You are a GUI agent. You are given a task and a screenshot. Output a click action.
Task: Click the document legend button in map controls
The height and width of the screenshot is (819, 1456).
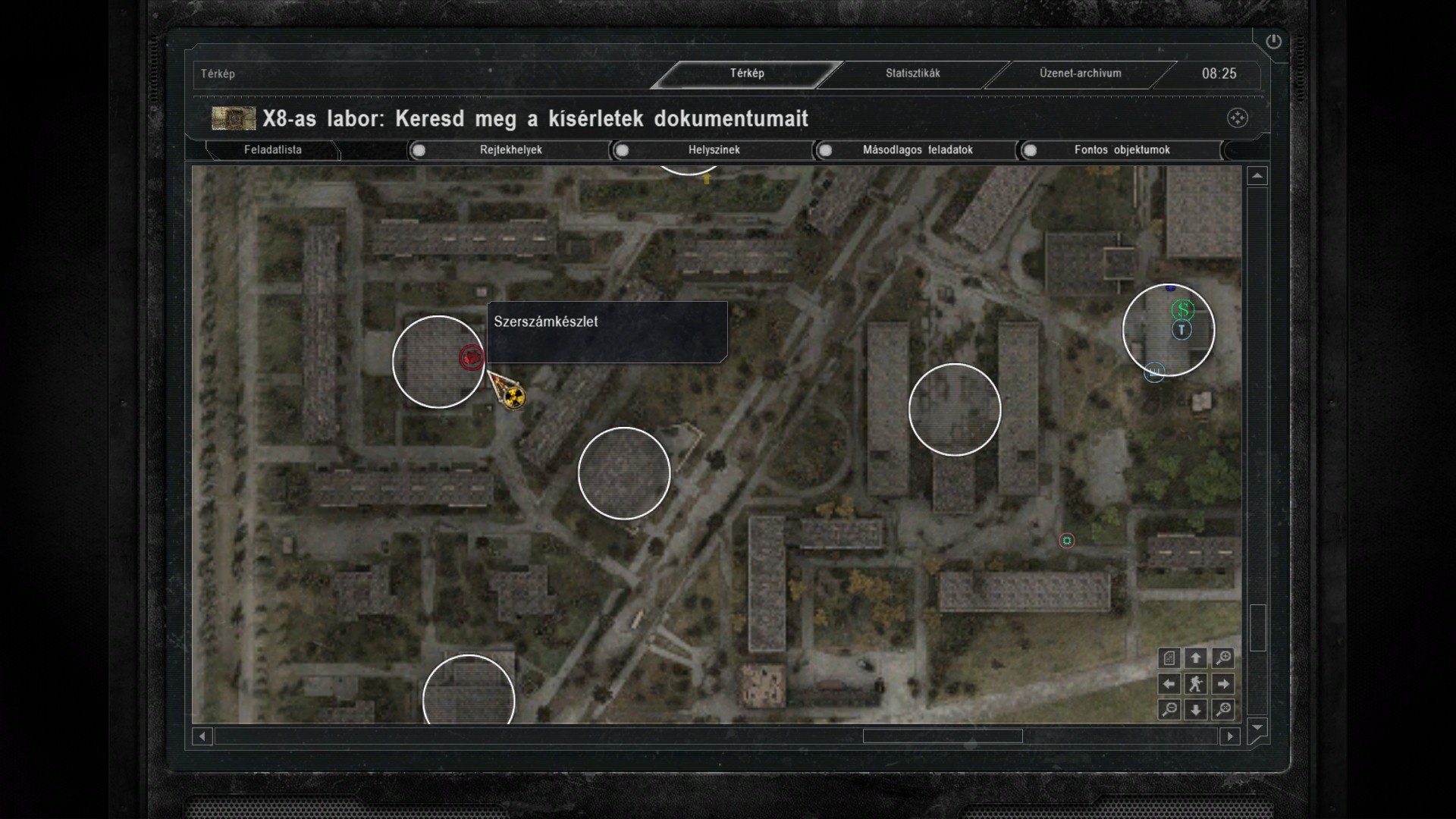point(1169,658)
